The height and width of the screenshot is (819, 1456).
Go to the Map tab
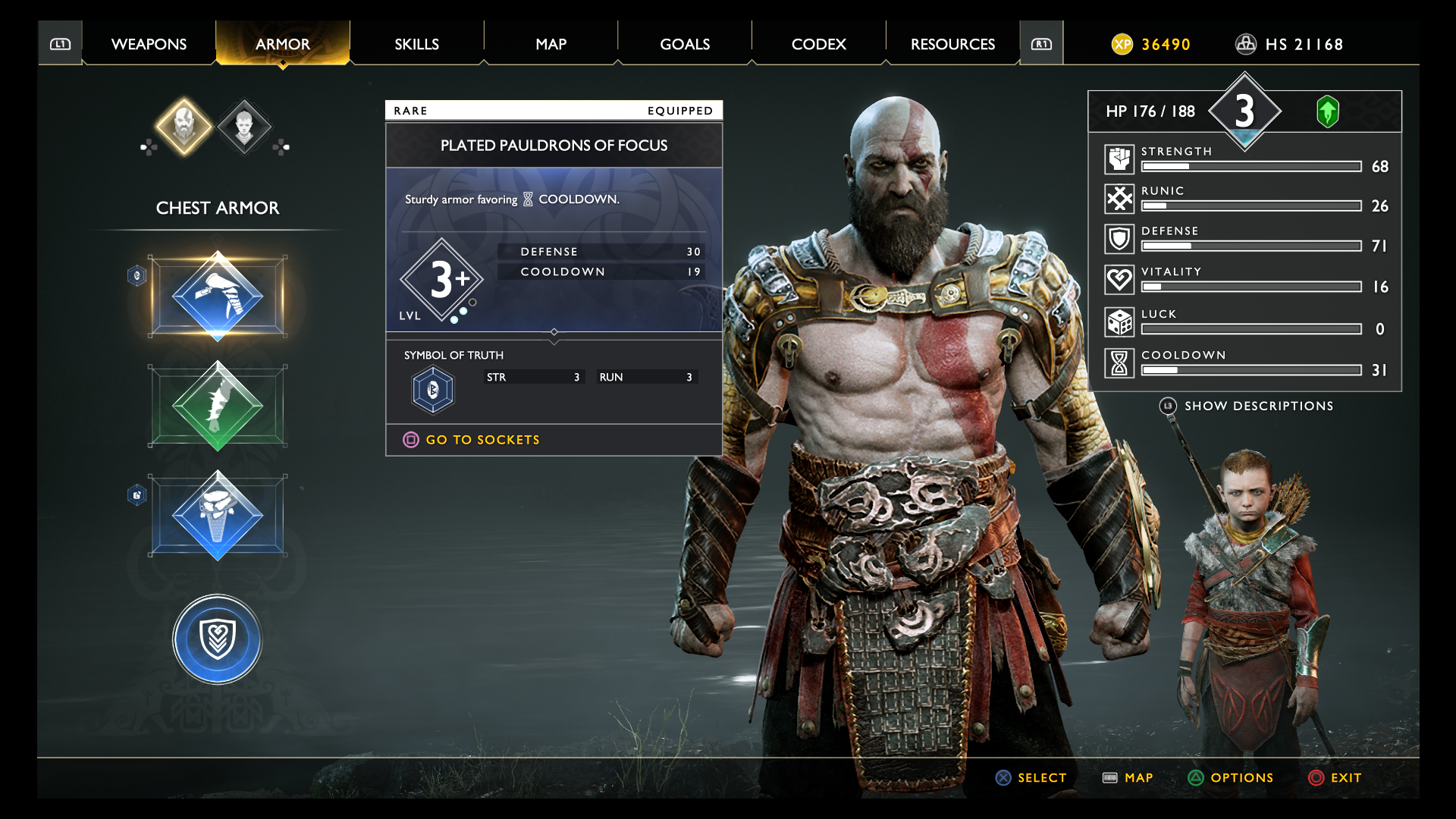551,44
